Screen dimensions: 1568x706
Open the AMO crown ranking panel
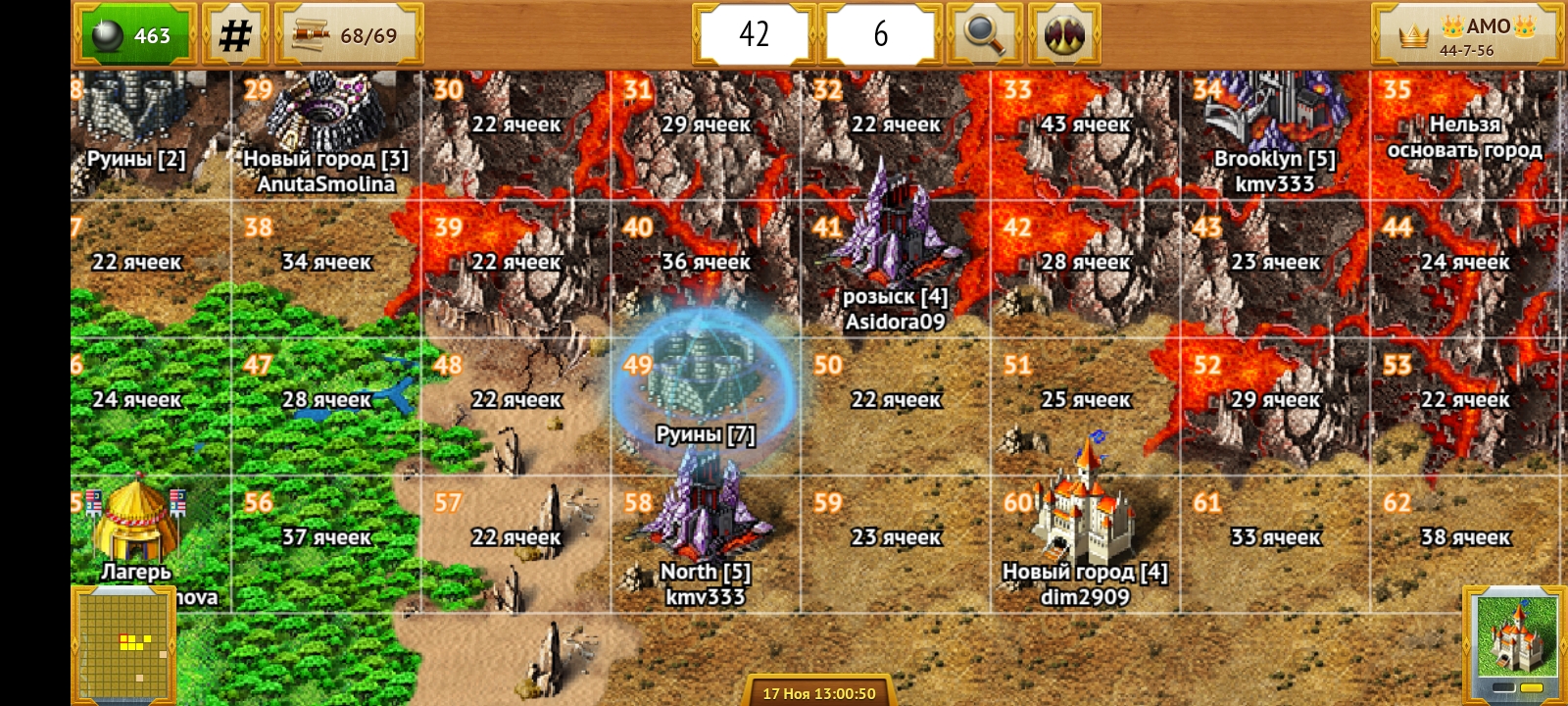click(x=1465, y=35)
